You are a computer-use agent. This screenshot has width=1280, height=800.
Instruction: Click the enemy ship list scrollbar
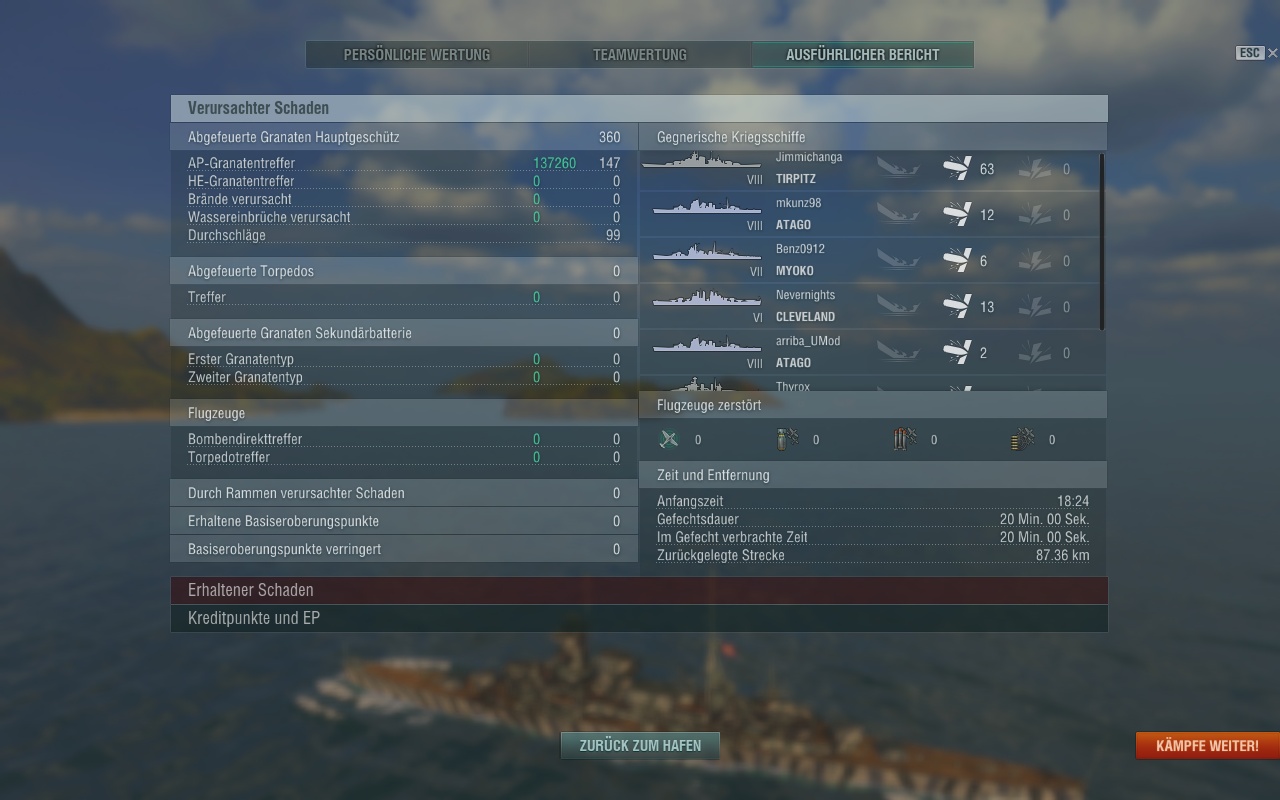(1102, 240)
